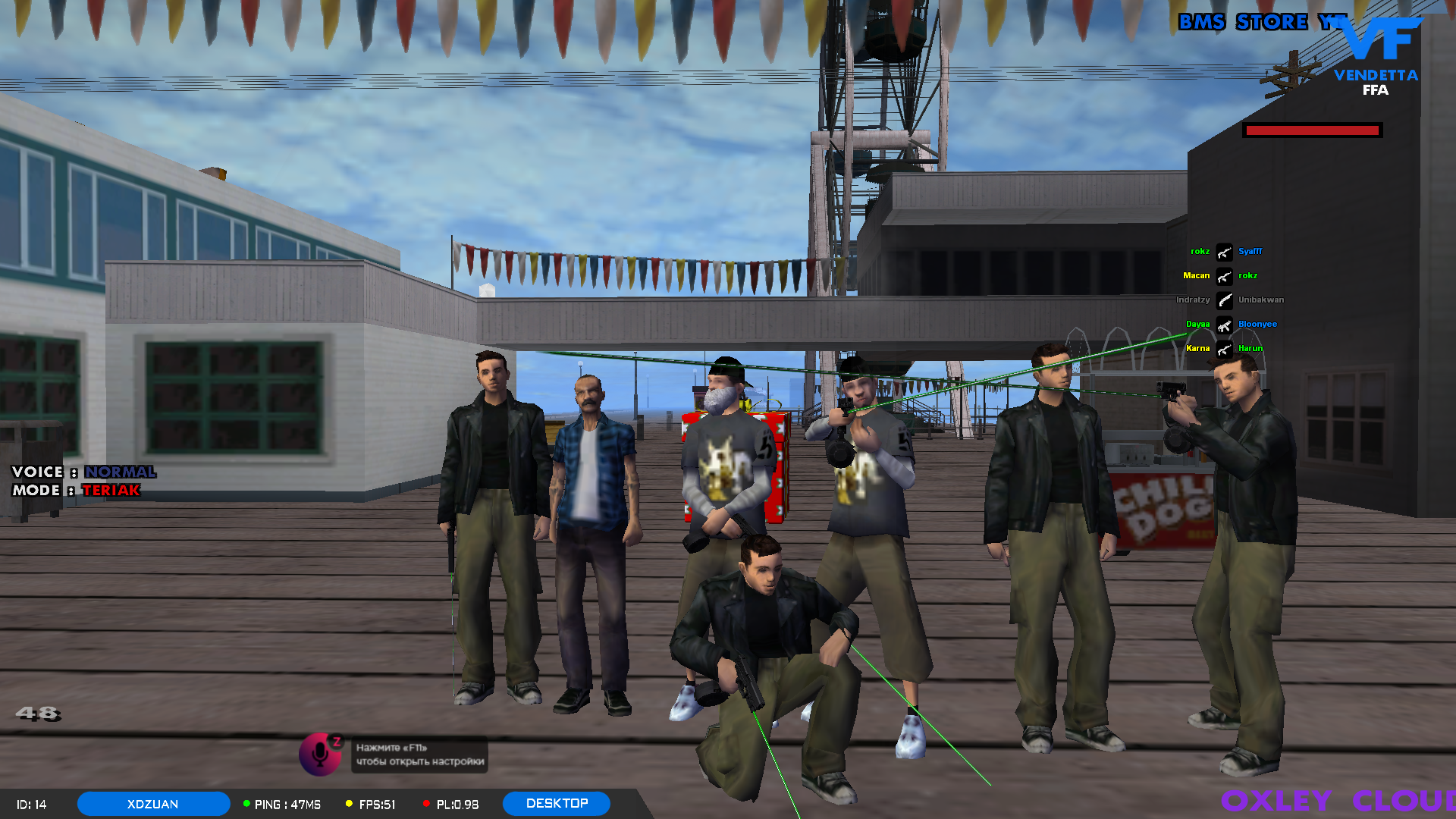Select the weapon icon beside Macan's kill

[1223, 275]
